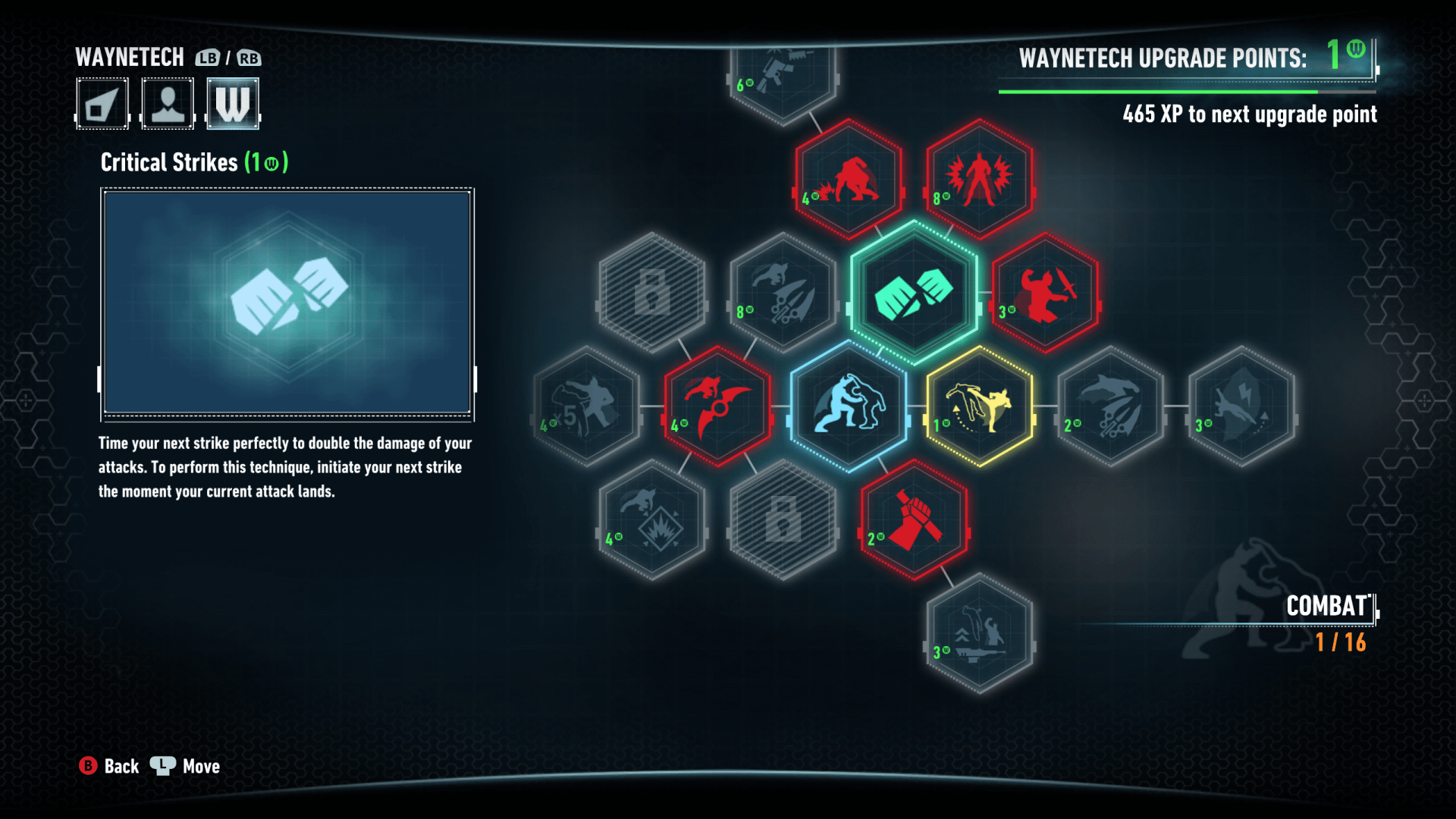Click the Critical Strikes preview image
Screen dimensions: 1456x819
coord(287,303)
